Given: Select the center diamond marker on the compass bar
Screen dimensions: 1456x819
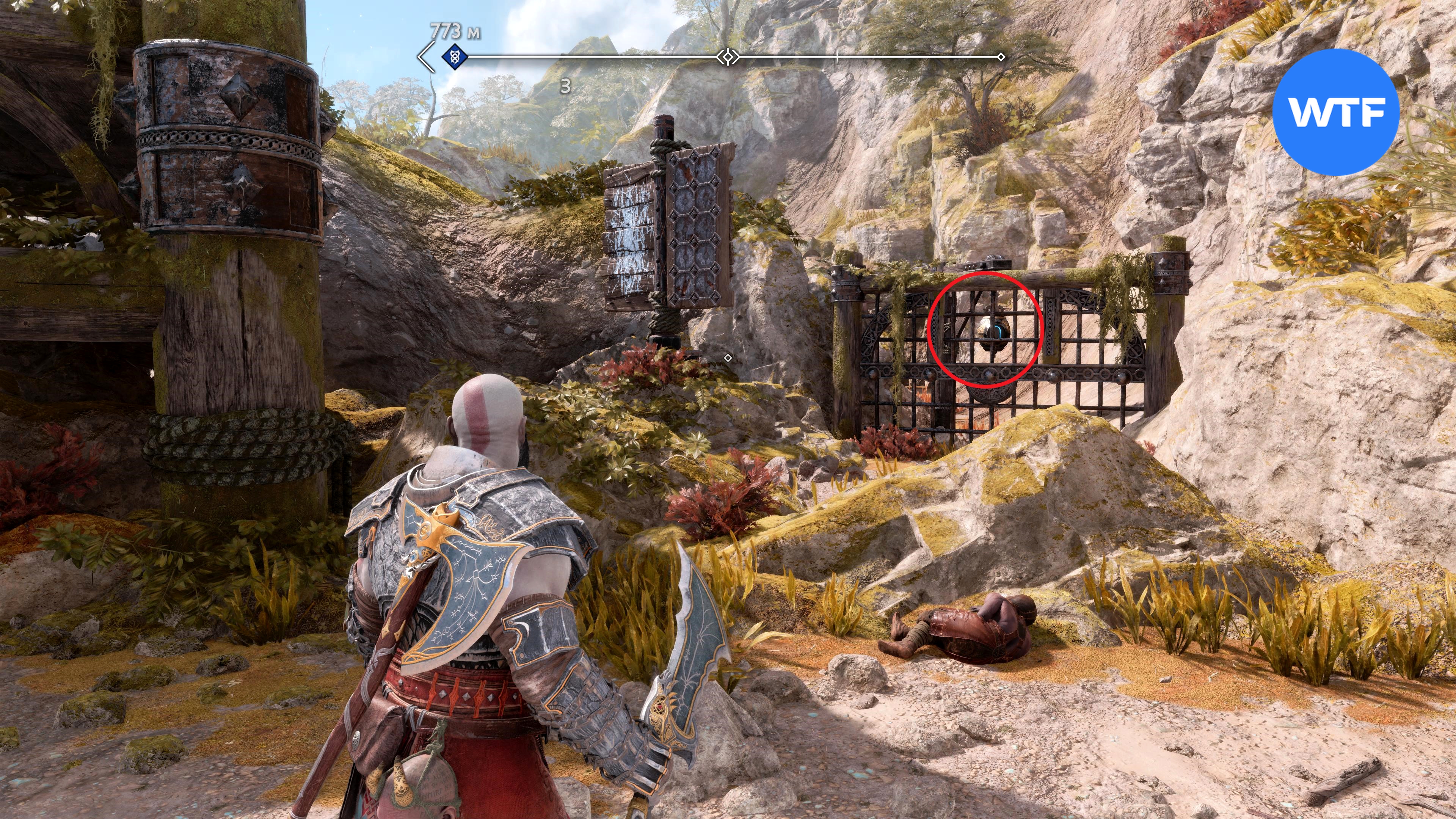Looking at the screenshot, I should click(728, 56).
